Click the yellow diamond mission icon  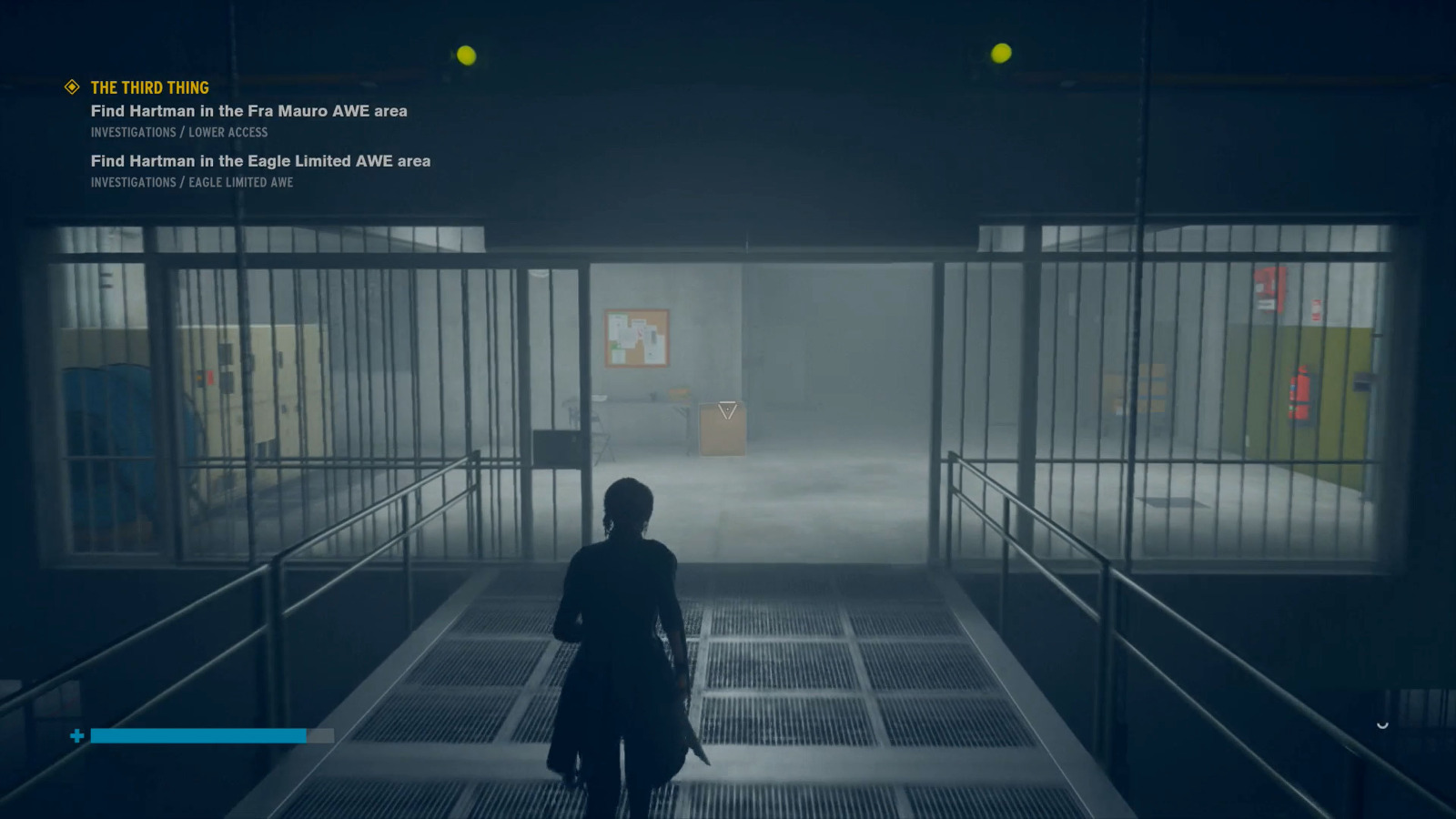70,87
